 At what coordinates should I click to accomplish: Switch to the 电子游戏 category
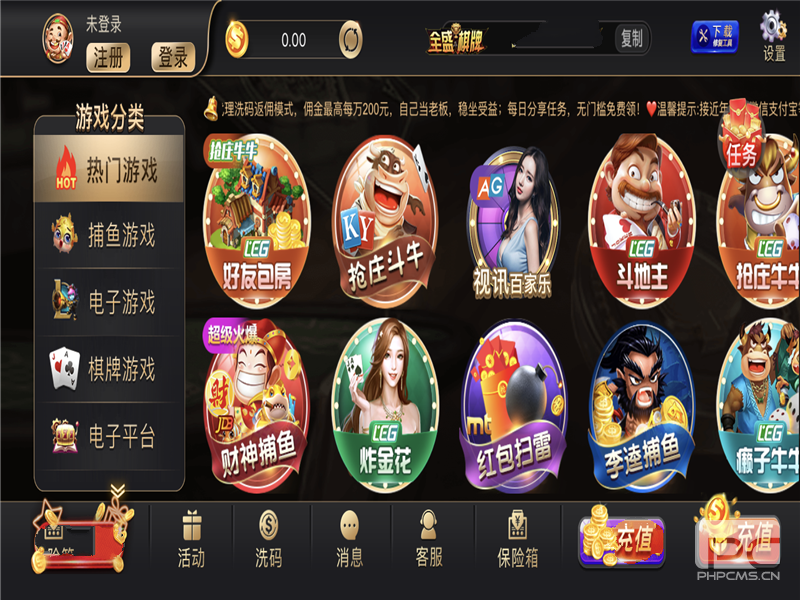tap(110, 302)
